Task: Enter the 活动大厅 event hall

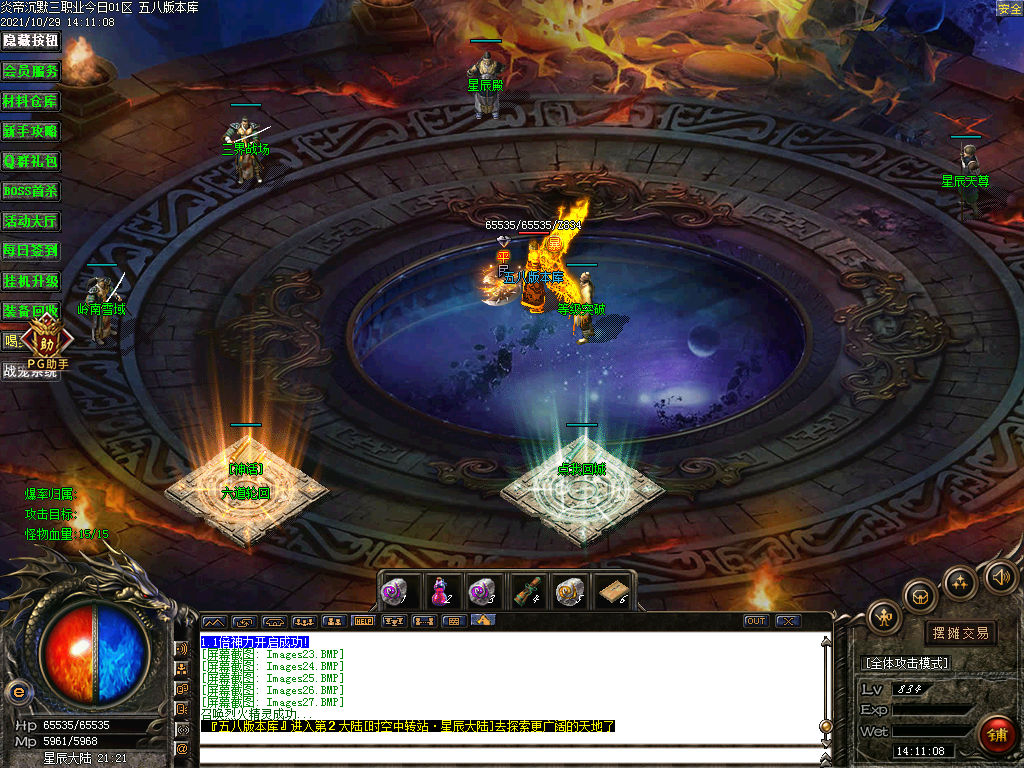Action: (31, 221)
